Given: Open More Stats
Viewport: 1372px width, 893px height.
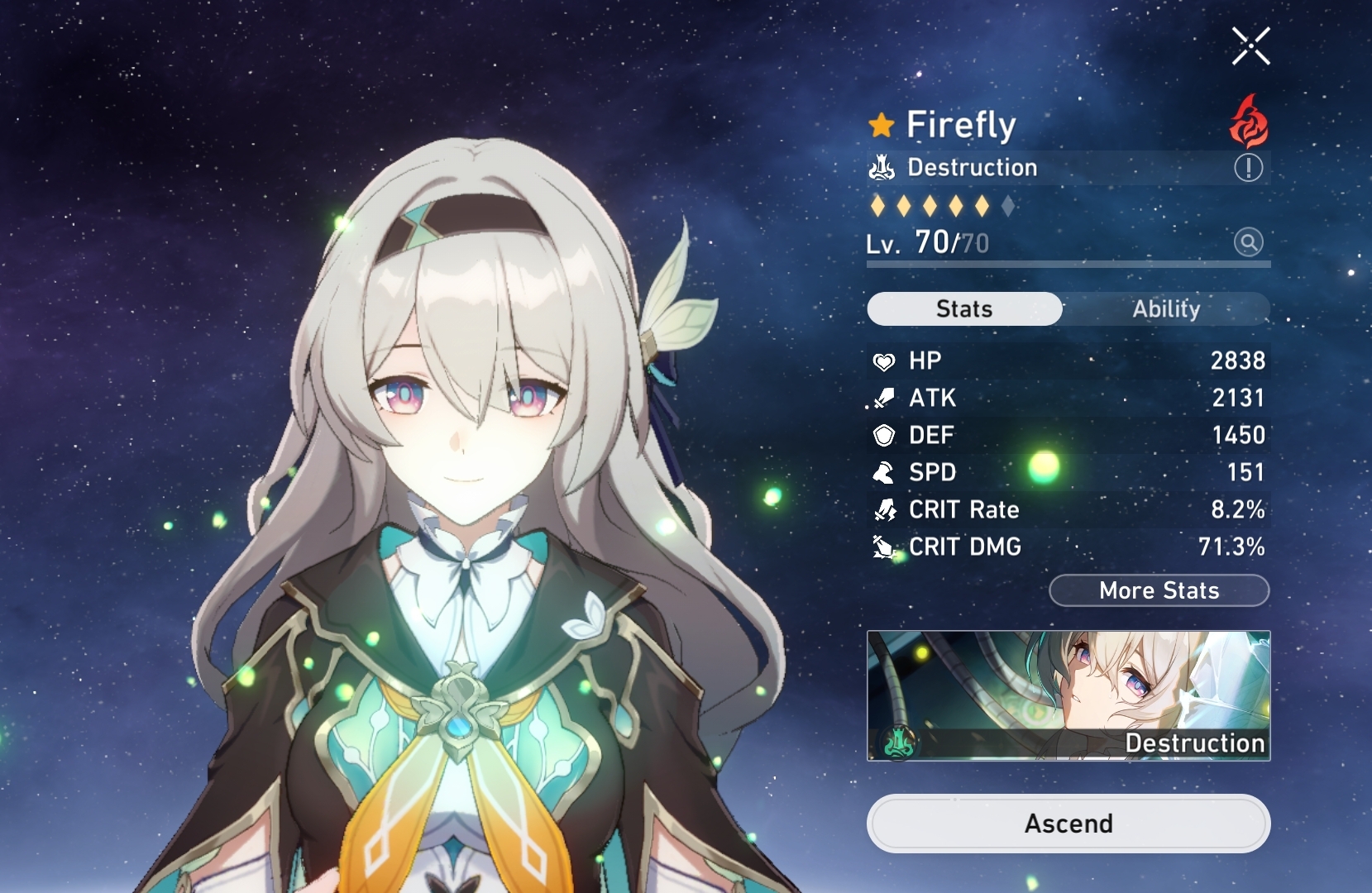Looking at the screenshot, I should pyautogui.click(x=1158, y=590).
